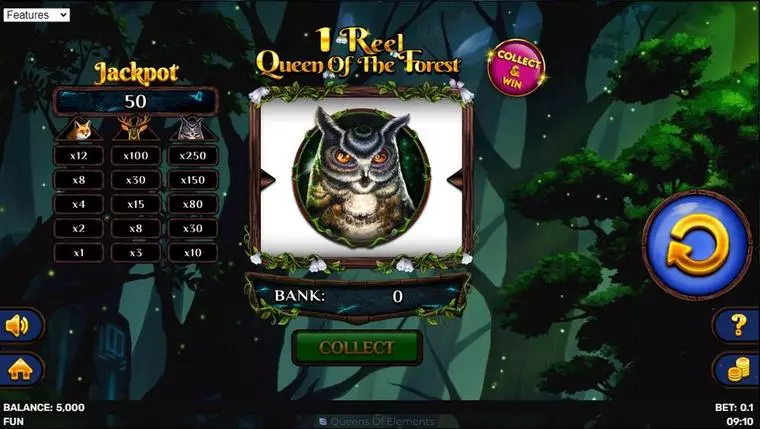Open the bet coins settings
Image resolution: width=760 pixels, height=429 pixels.
pyautogui.click(x=737, y=369)
